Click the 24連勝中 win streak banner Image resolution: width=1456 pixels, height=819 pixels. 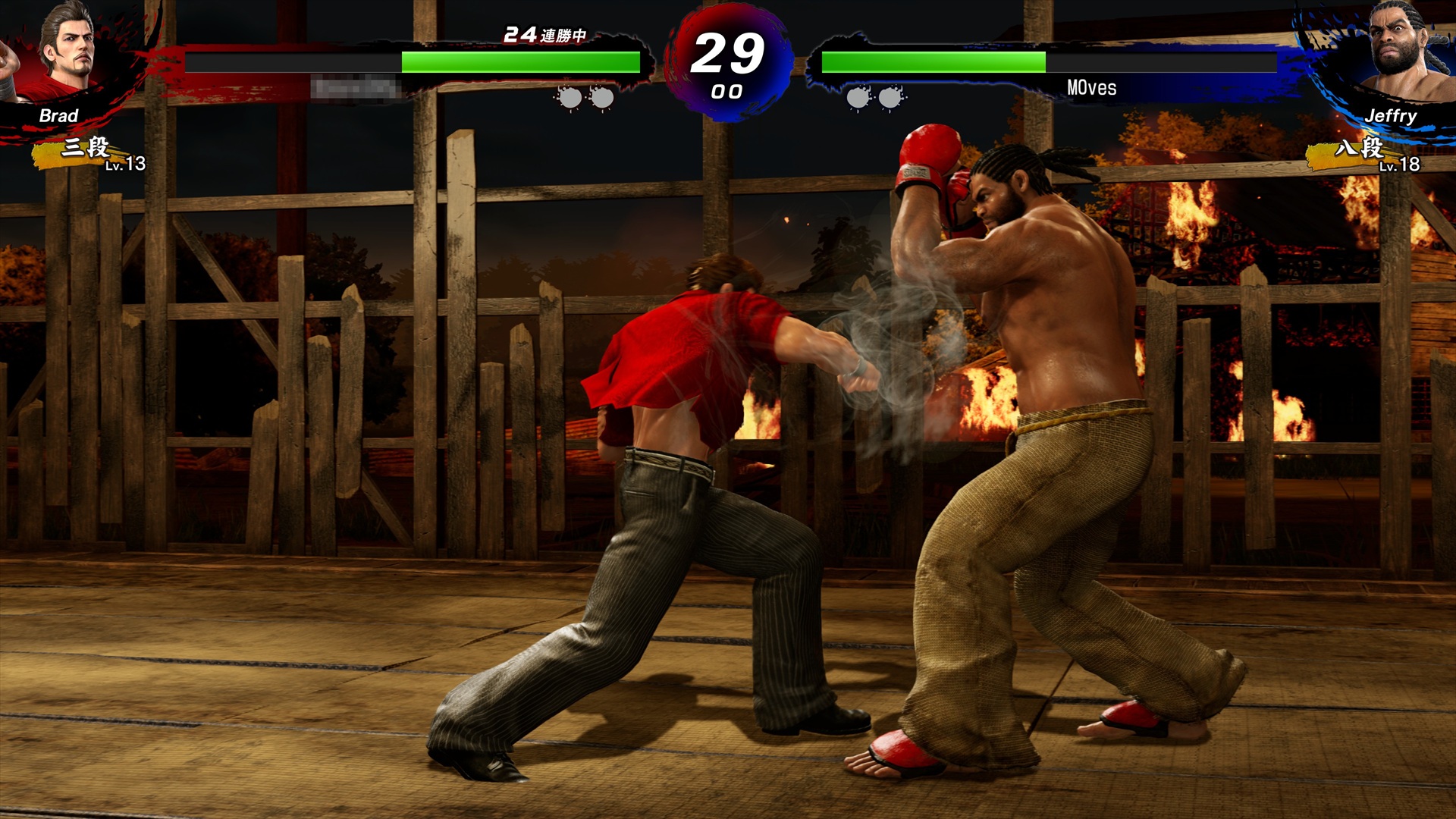pyautogui.click(x=544, y=33)
